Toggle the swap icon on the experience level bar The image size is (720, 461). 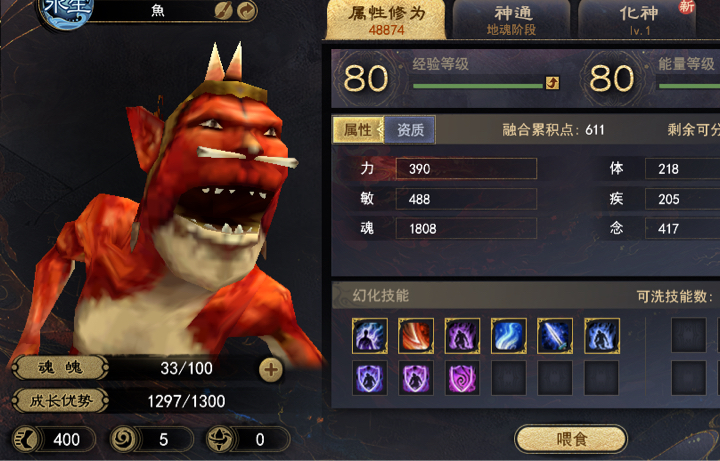point(551,84)
